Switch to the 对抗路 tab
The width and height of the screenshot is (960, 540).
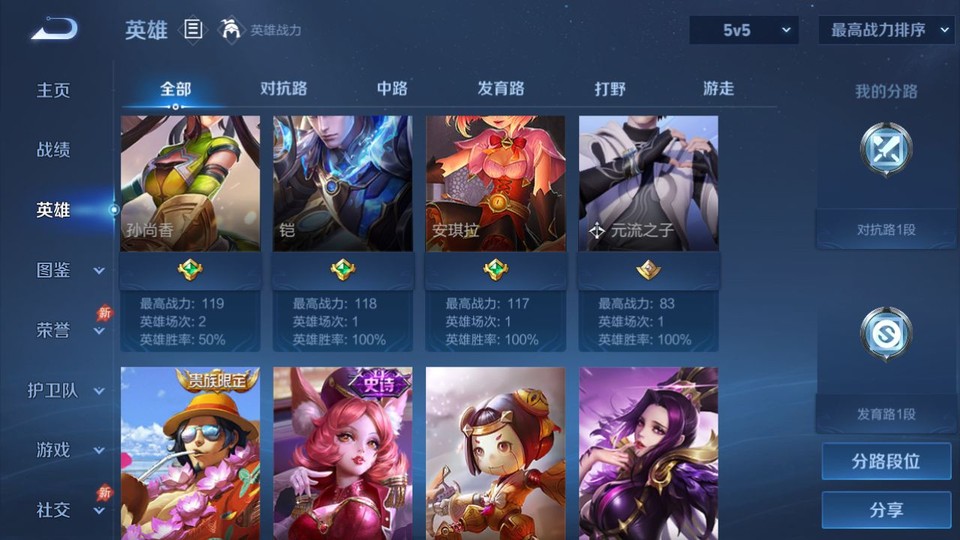click(283, 89)
